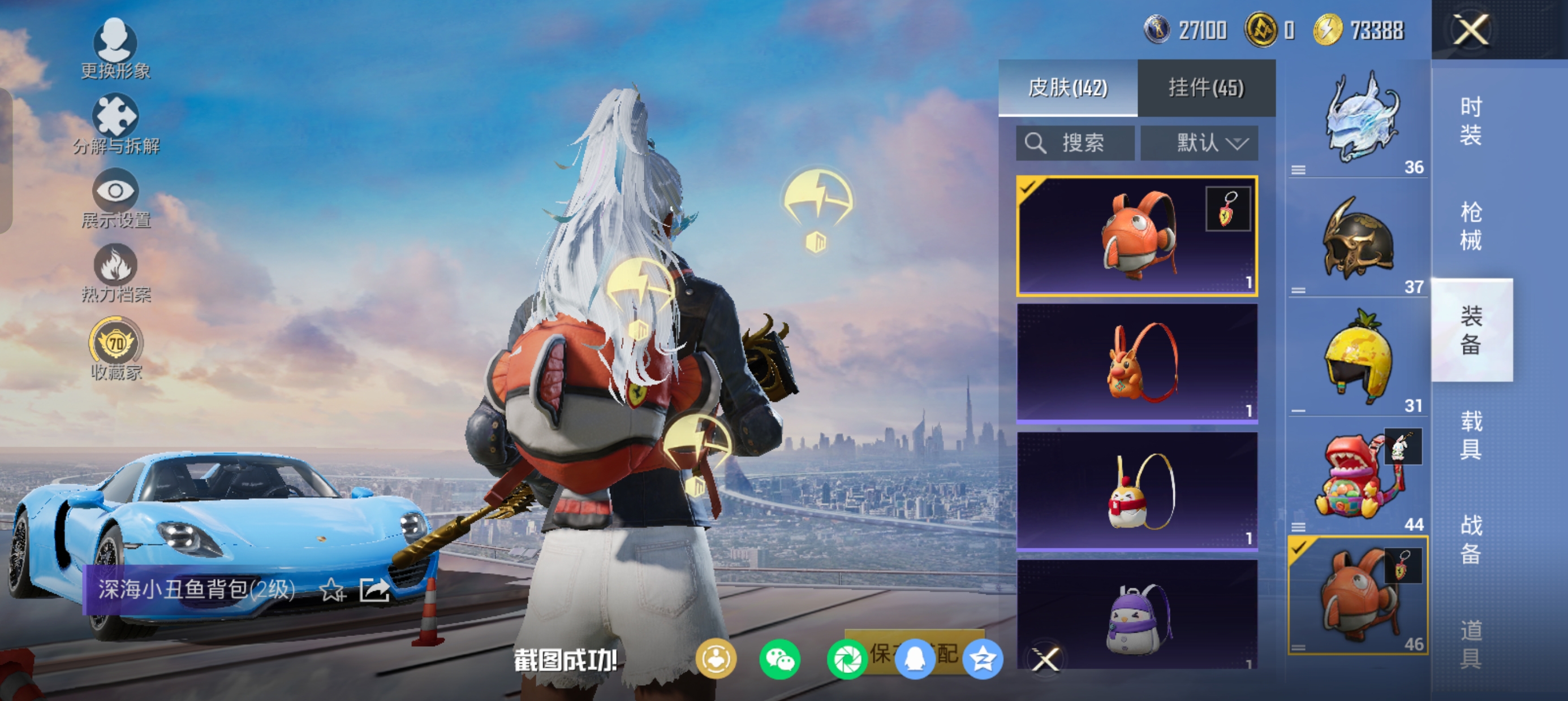Image resolution: width=1568 pixels, height=701 pixels.
Task: Close the inventory screen with the X
Action: (1471, 30)
